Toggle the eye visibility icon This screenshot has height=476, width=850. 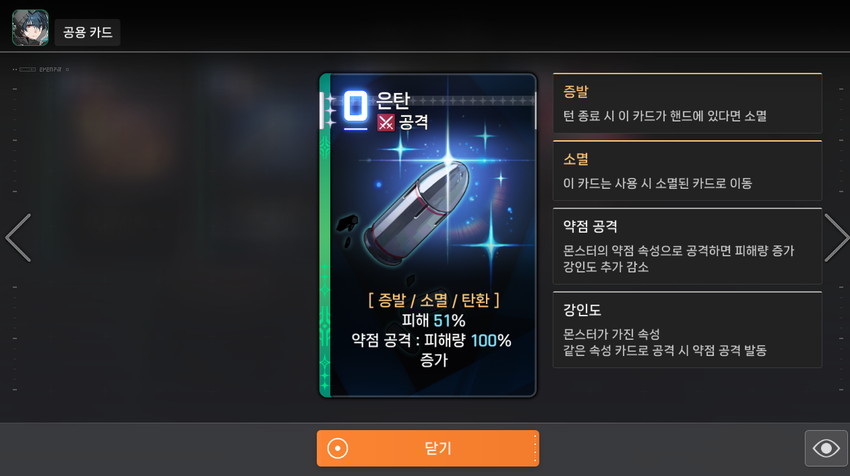point(826,448)
